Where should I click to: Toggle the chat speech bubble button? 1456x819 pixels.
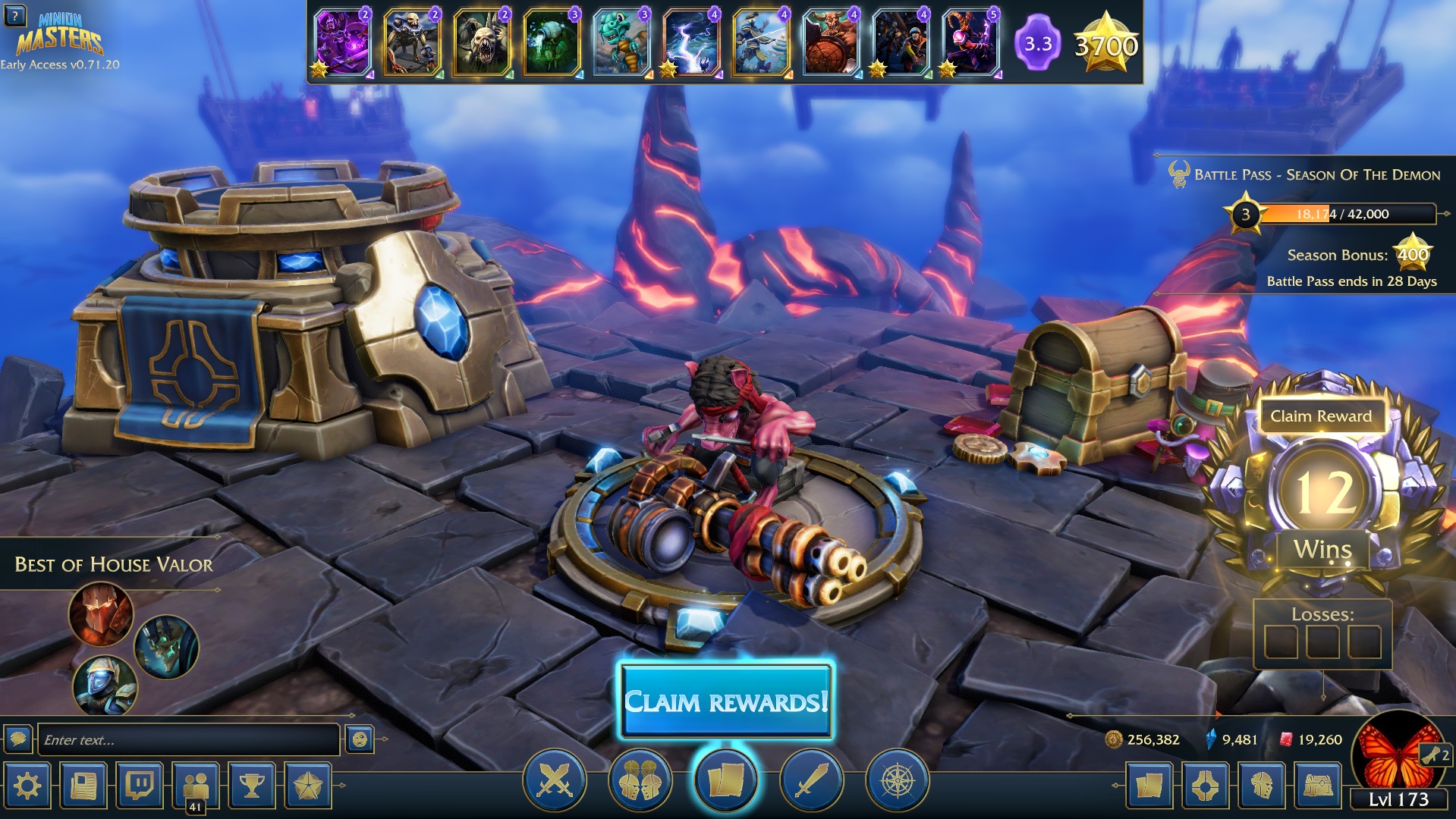(18, 739)
